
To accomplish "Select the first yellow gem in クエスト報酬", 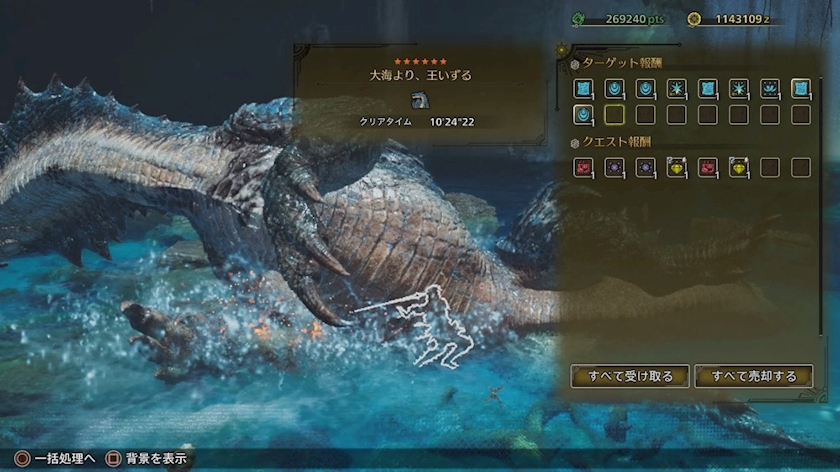I will pos(677,167).
